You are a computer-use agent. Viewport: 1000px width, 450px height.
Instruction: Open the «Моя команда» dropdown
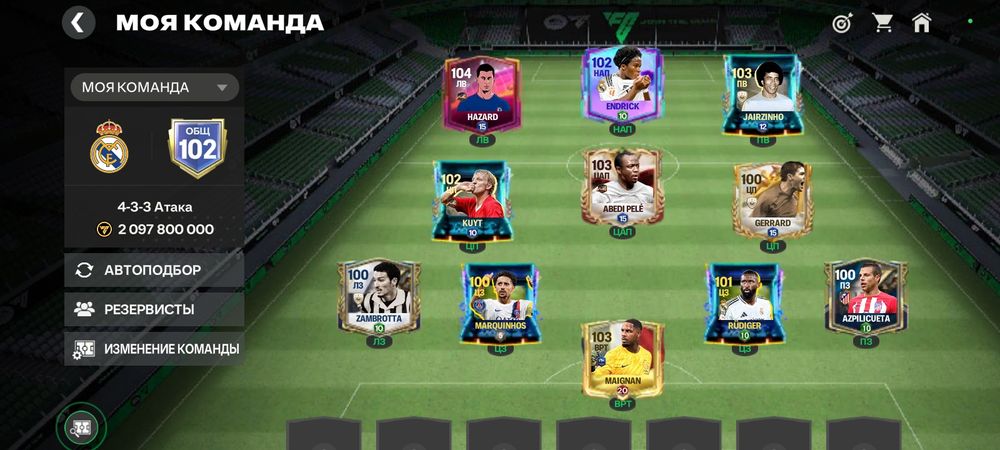(x=154, y=87)
